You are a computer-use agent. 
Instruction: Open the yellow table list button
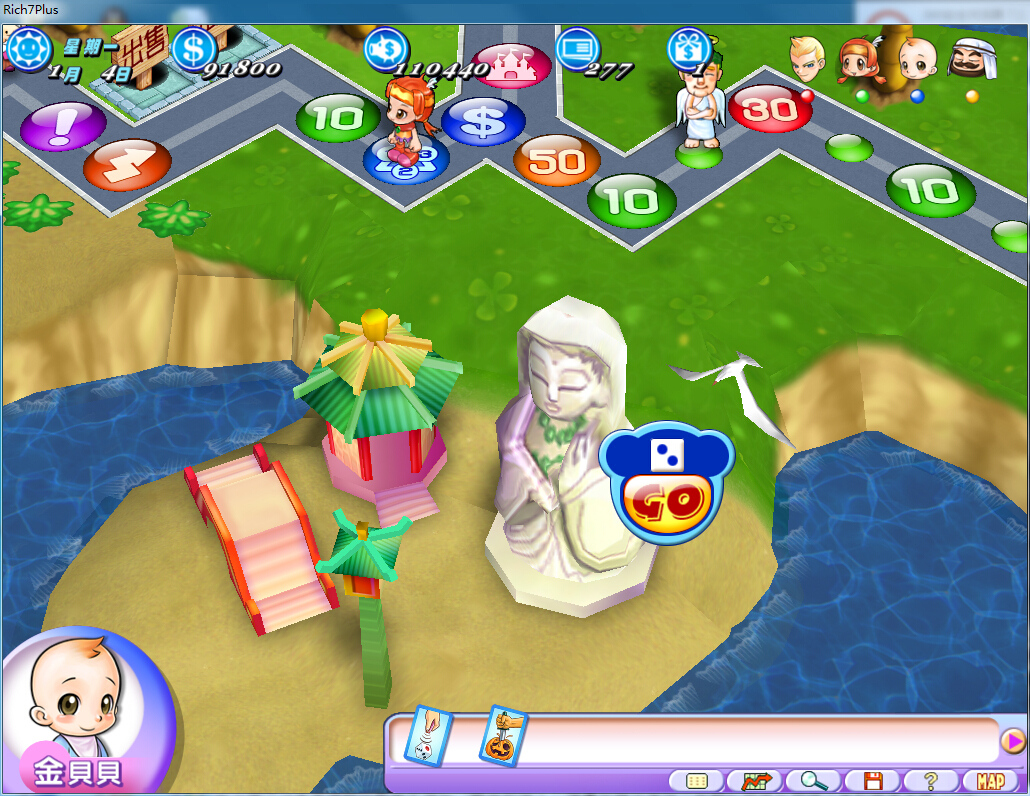tap(696, 781)
